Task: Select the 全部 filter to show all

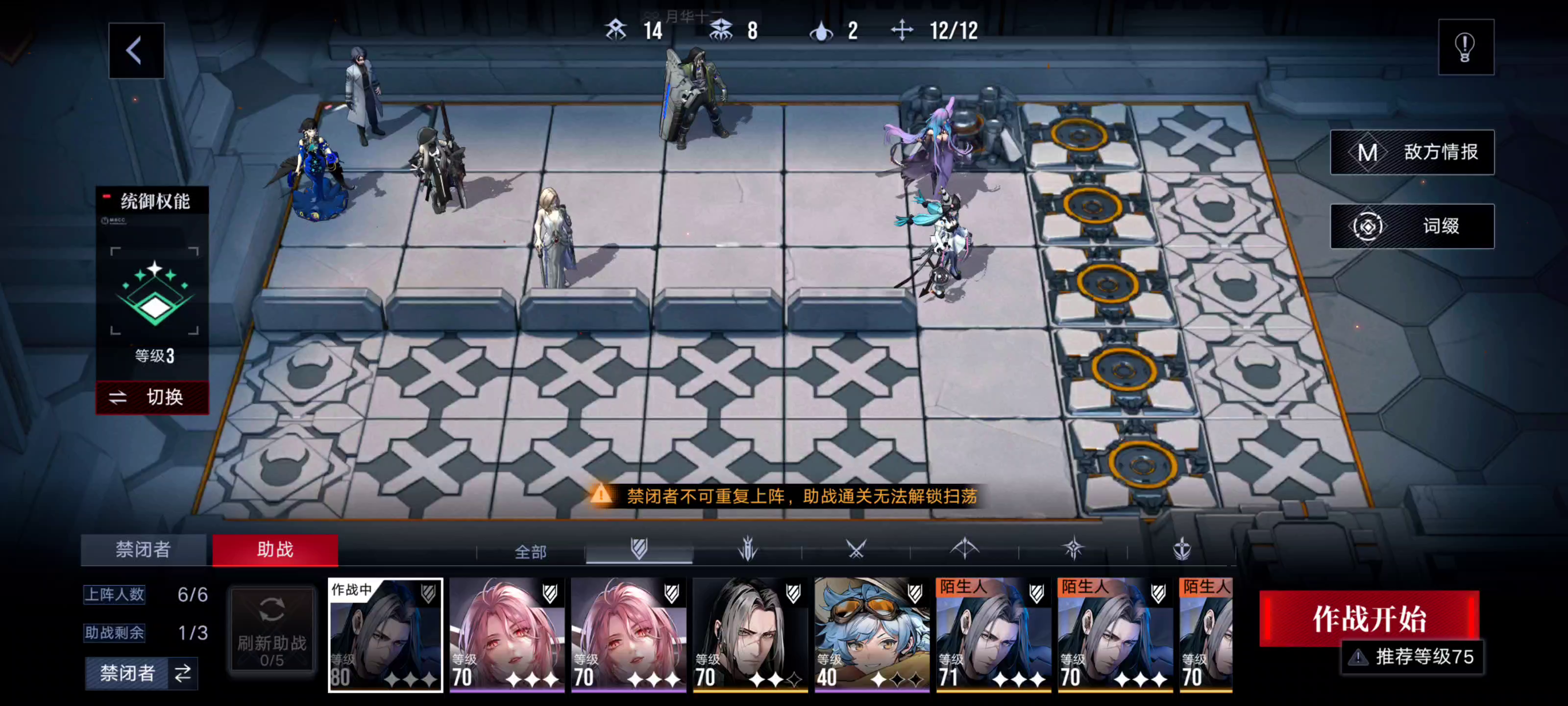Action: click(x=531, y=551)
